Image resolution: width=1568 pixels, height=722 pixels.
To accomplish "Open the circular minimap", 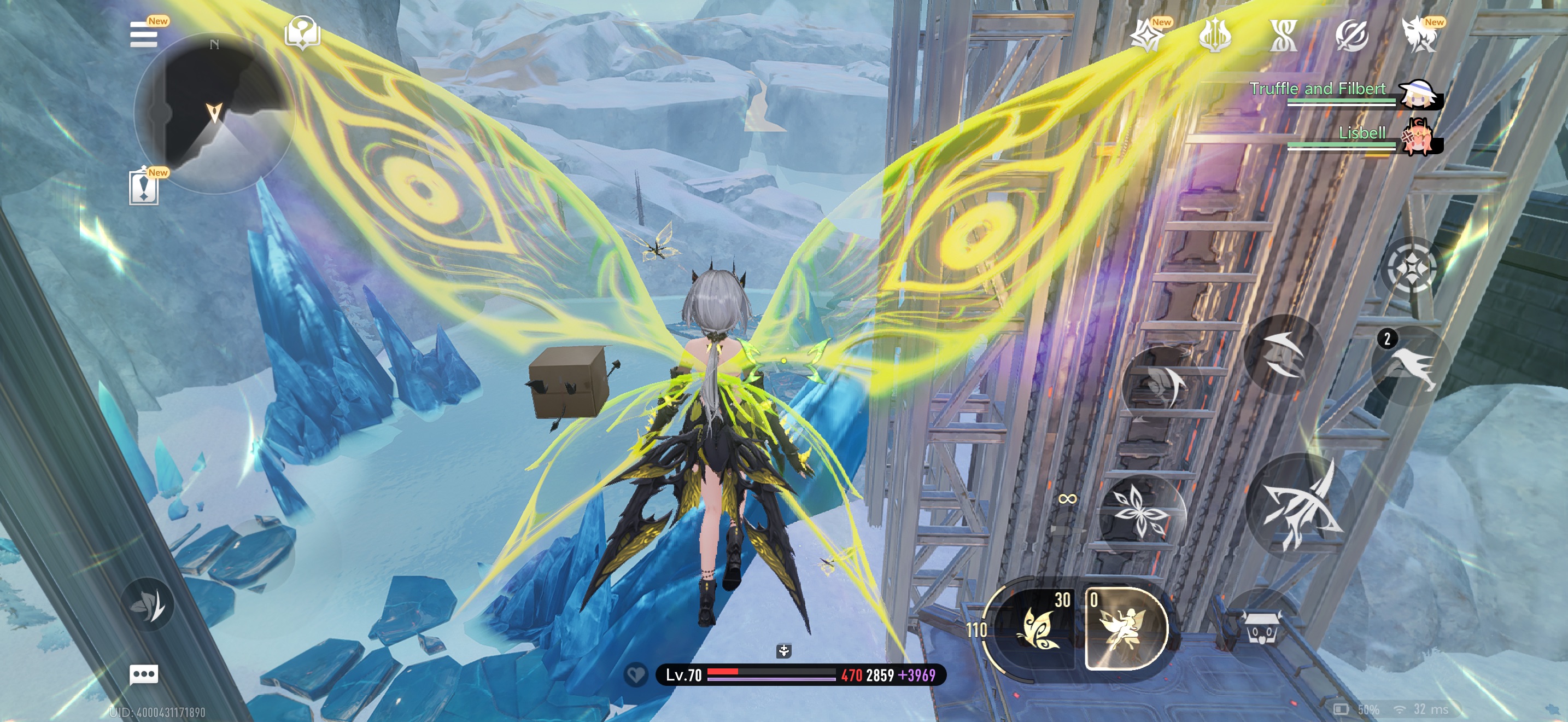I will click(213, 113).
